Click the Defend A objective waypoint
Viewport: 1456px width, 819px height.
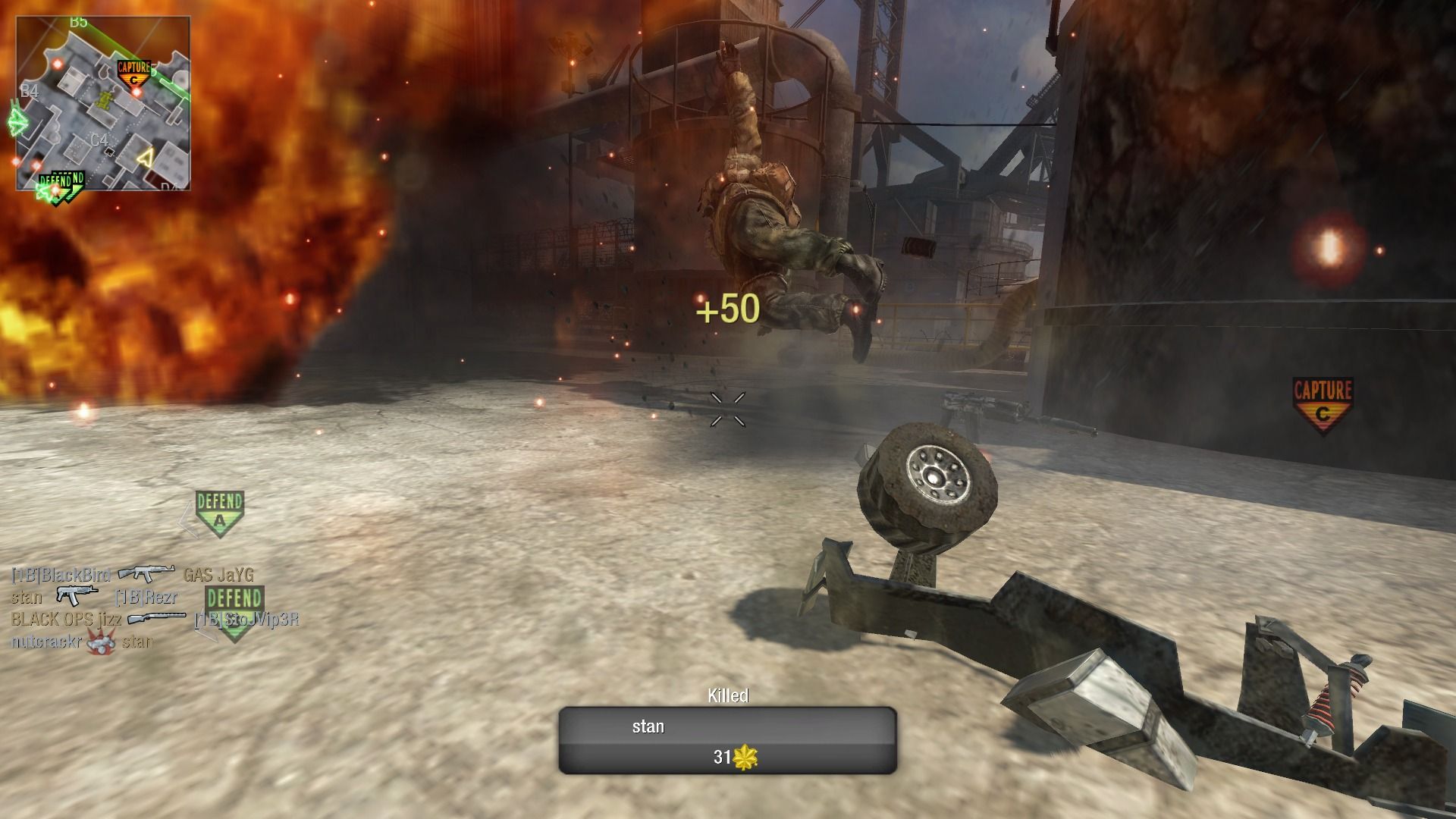point(219,512)
